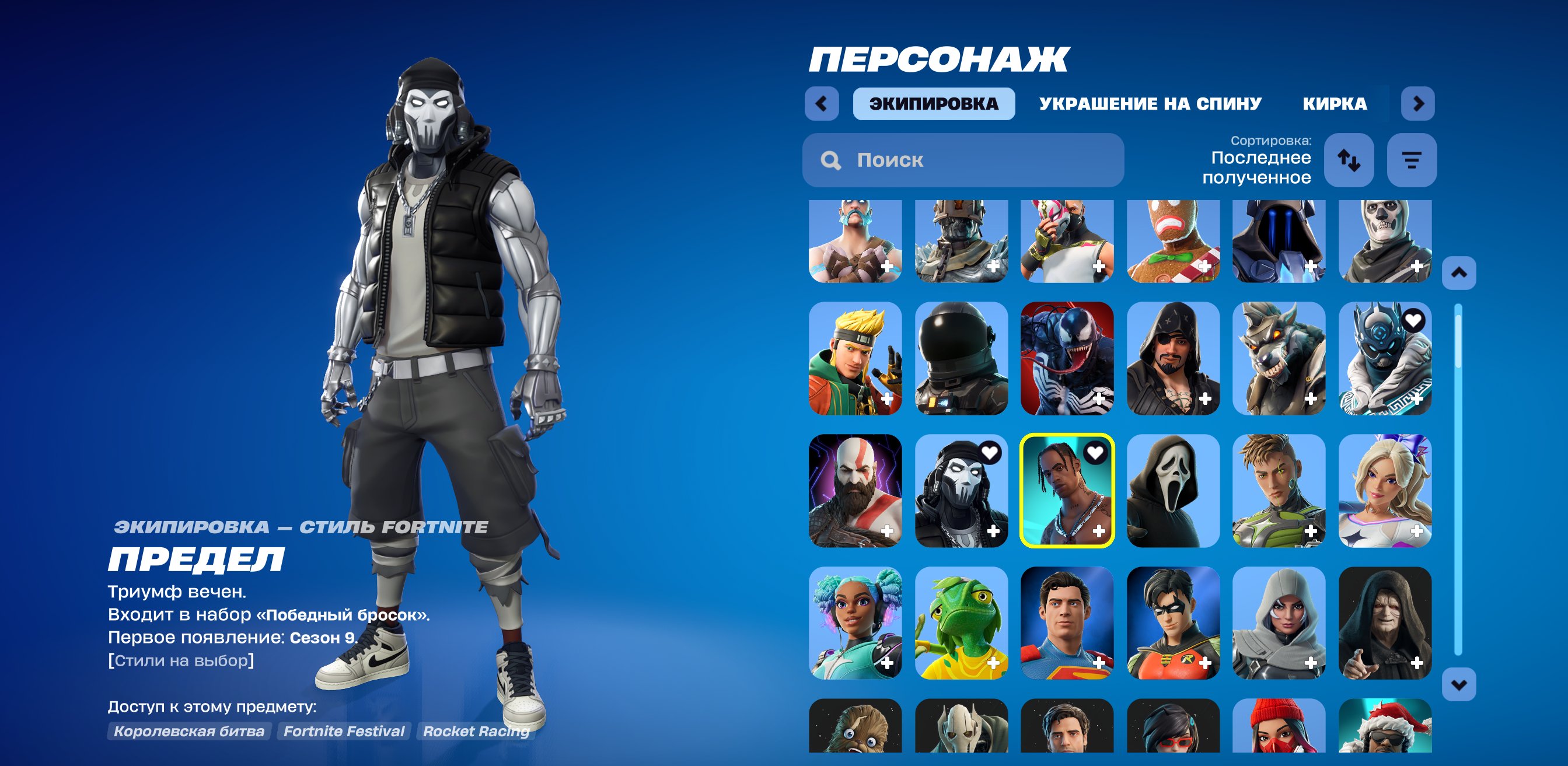
Task: Select the ЭКИПИРОВКА tab
Action: coord(934,103)
